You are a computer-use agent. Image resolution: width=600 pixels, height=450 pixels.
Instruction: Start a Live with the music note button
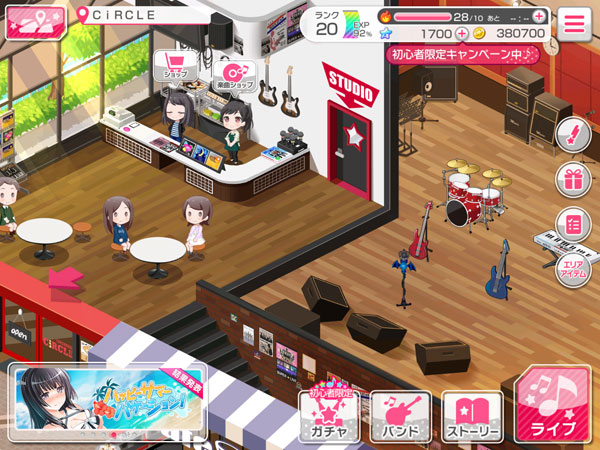551,406
